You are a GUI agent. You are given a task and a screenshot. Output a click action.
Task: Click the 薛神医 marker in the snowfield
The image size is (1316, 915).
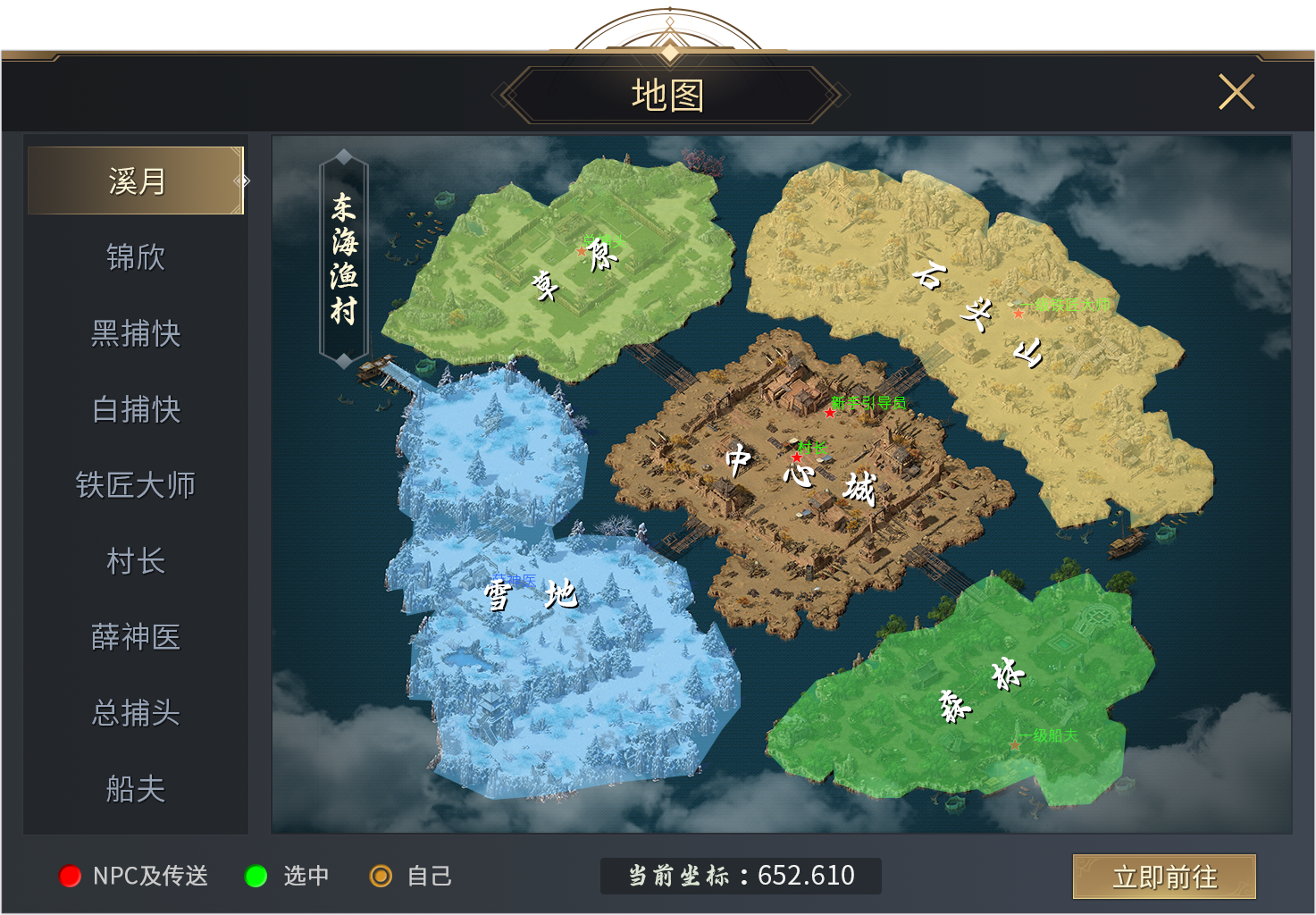pos(514,582)
